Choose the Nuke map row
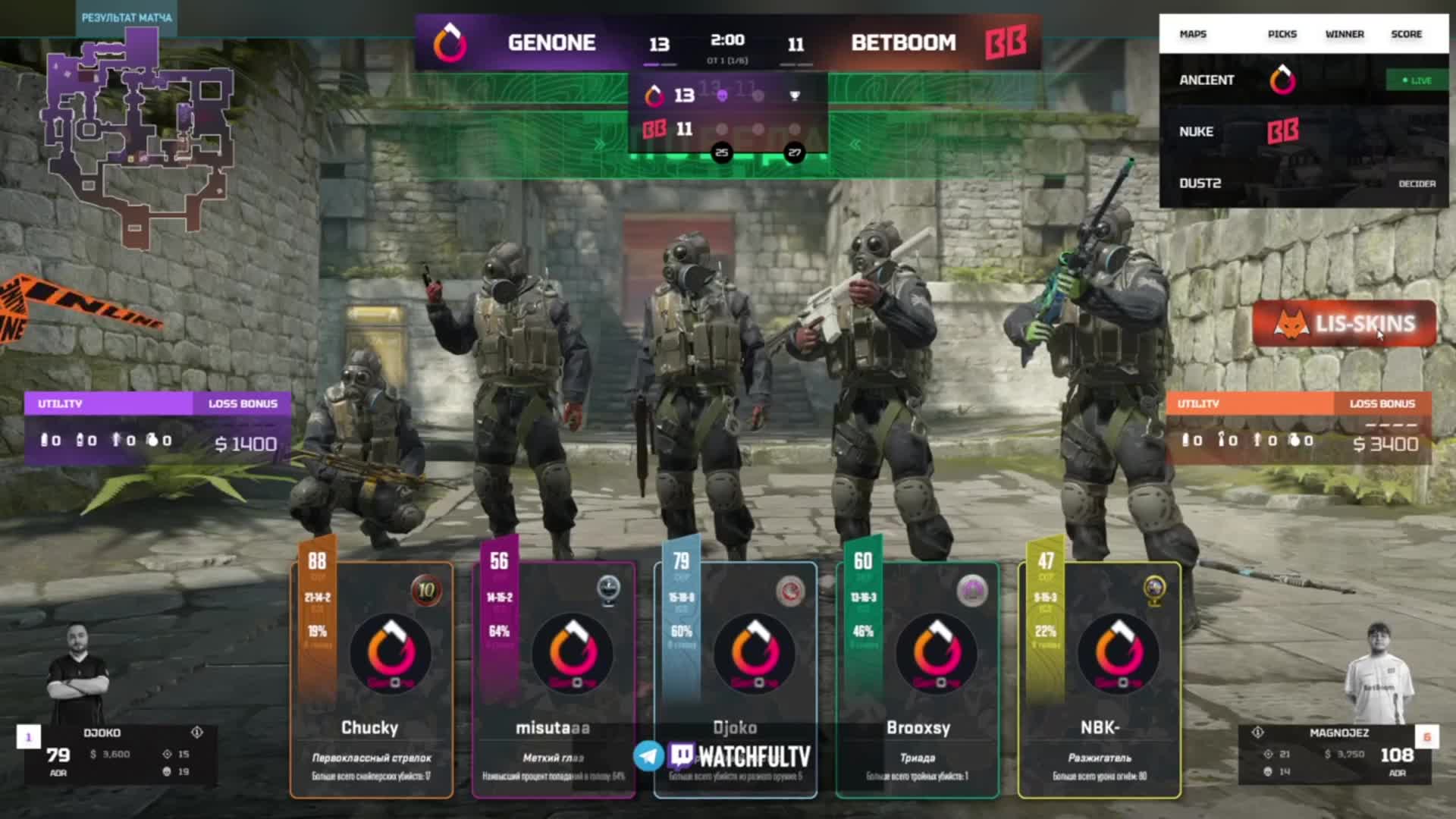Image resolution: width=1456 pixels, height=819 pixels. tap(1303, 132)
